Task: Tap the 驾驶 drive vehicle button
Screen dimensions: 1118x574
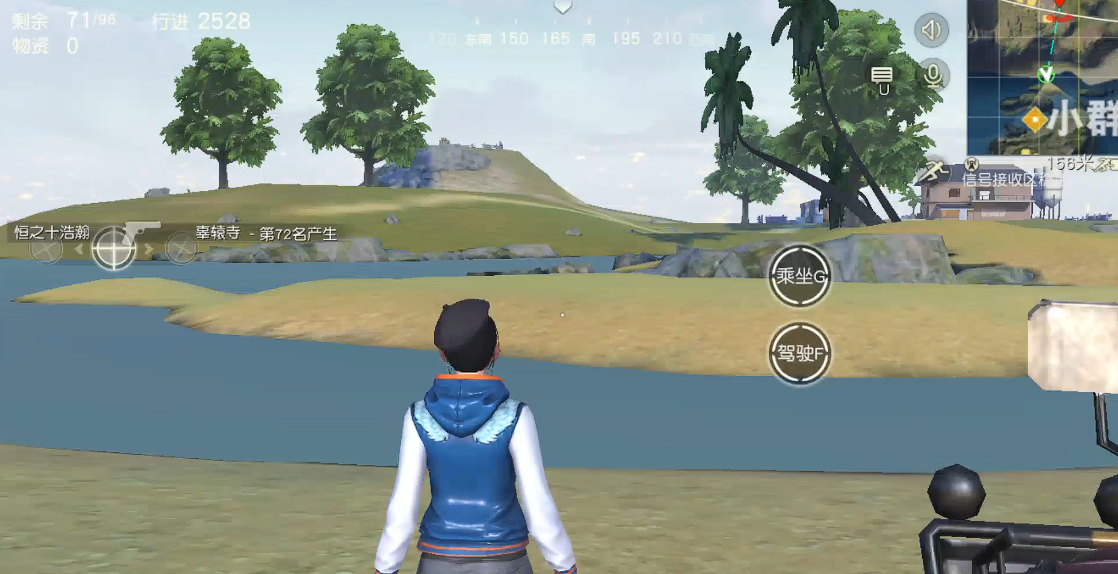Action: coord(800,353)
